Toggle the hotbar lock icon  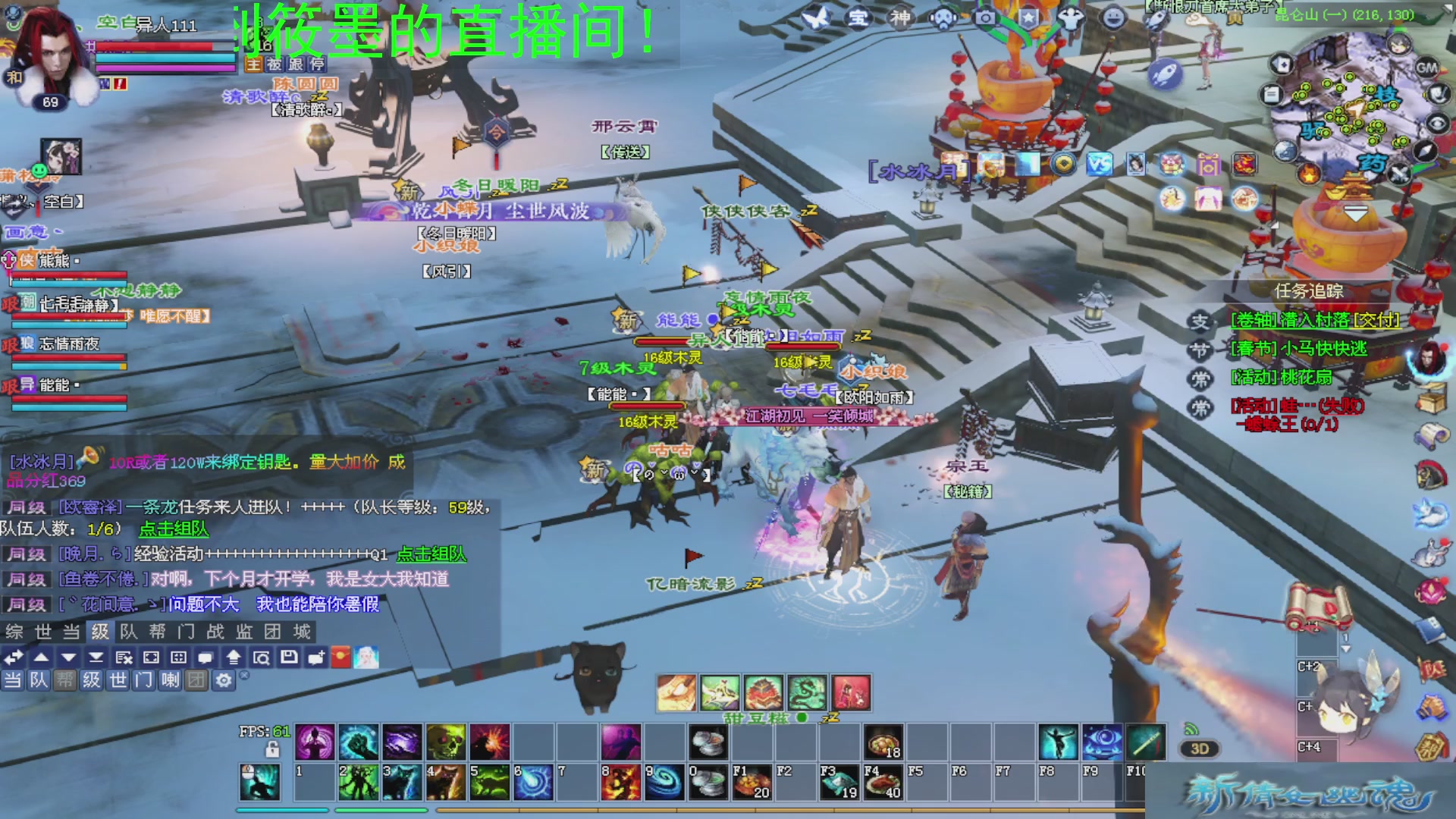(272, 750)
